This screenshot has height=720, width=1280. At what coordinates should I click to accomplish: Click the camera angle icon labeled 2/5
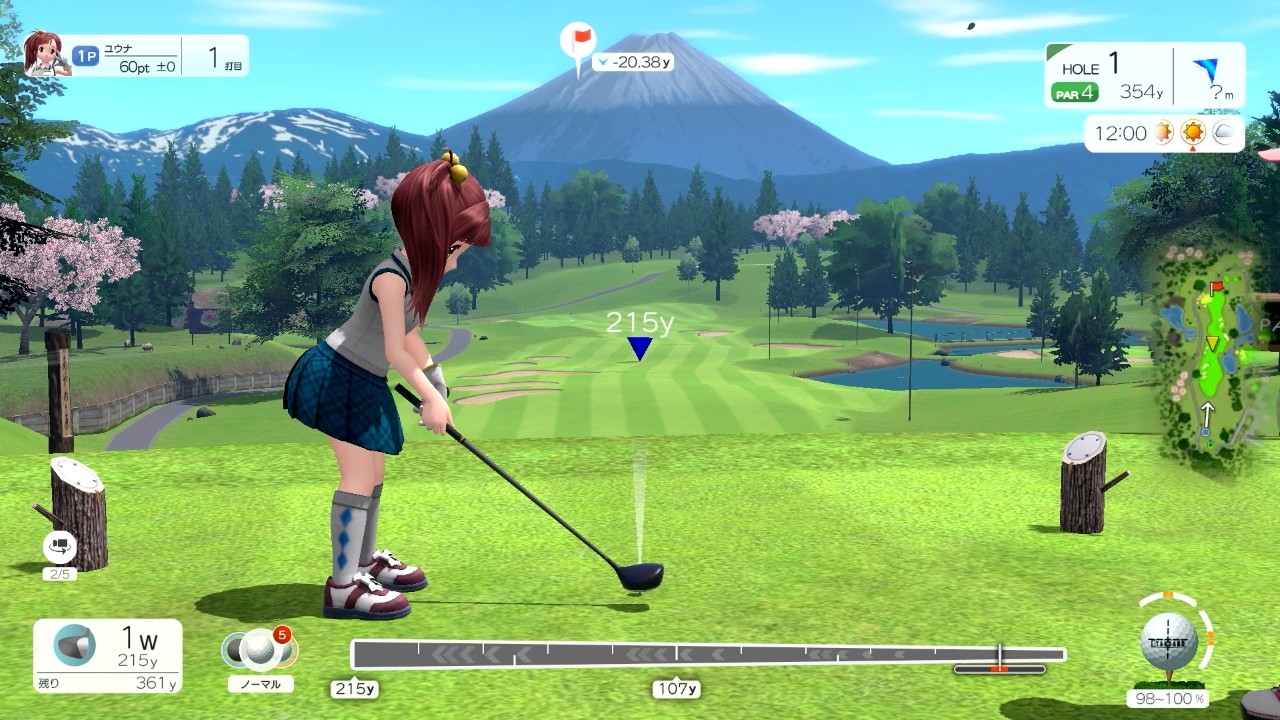(x=60, y=548)
